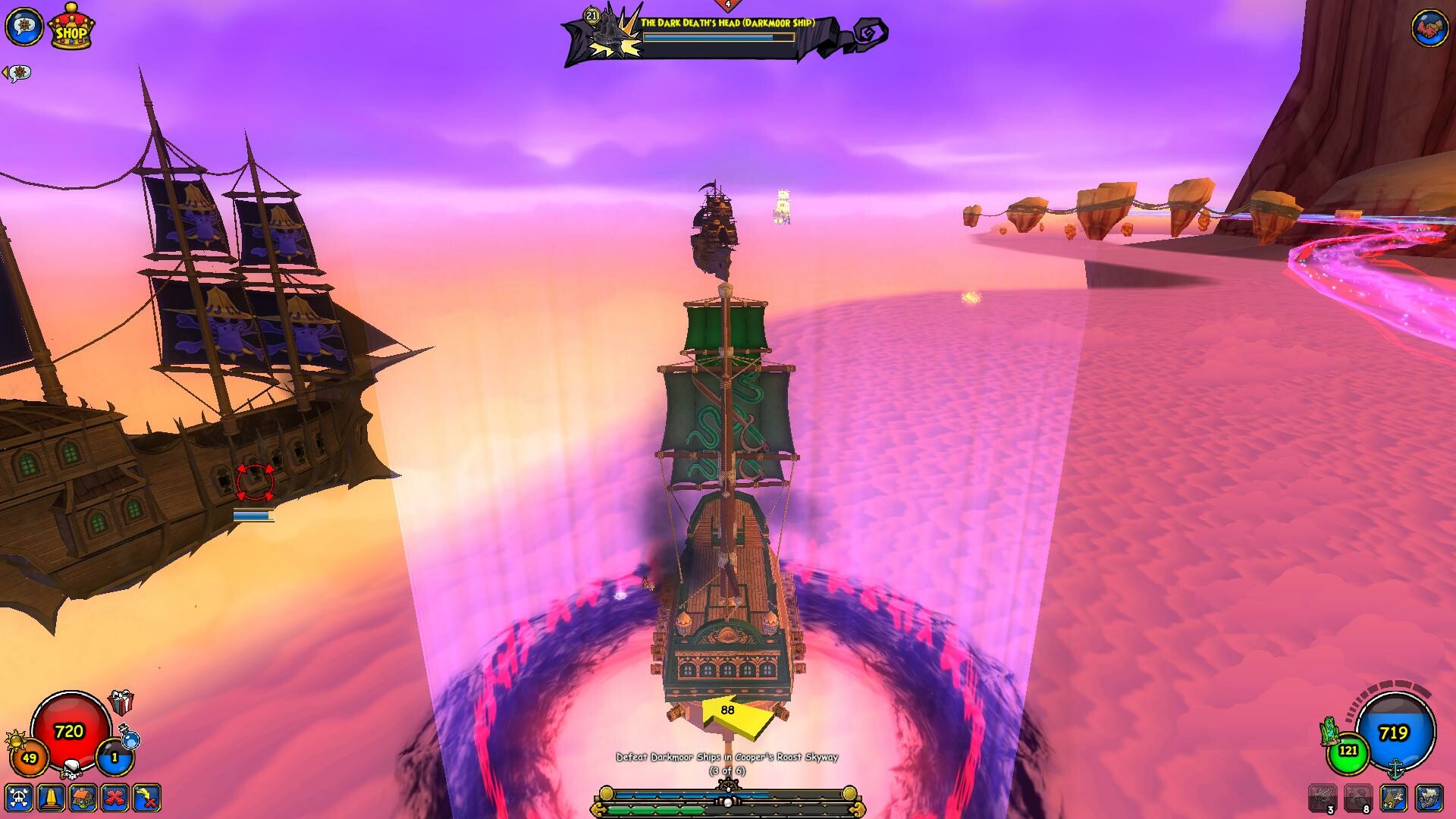Use the yellow flag retreat icon
The height and width of the screenshot is (819, 1456).
[x=147, y=799]
